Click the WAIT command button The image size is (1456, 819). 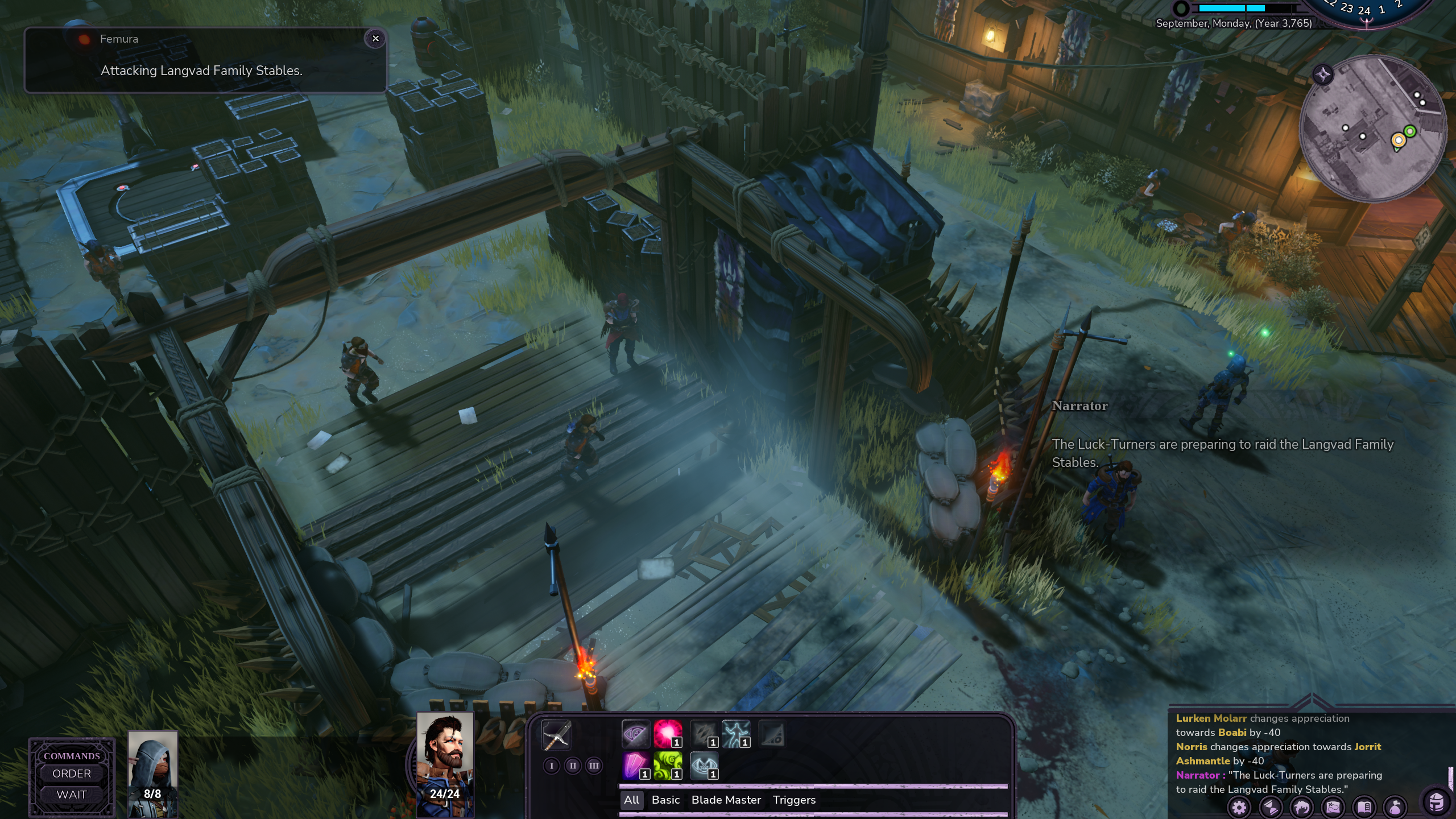click(x=72, y=795)
